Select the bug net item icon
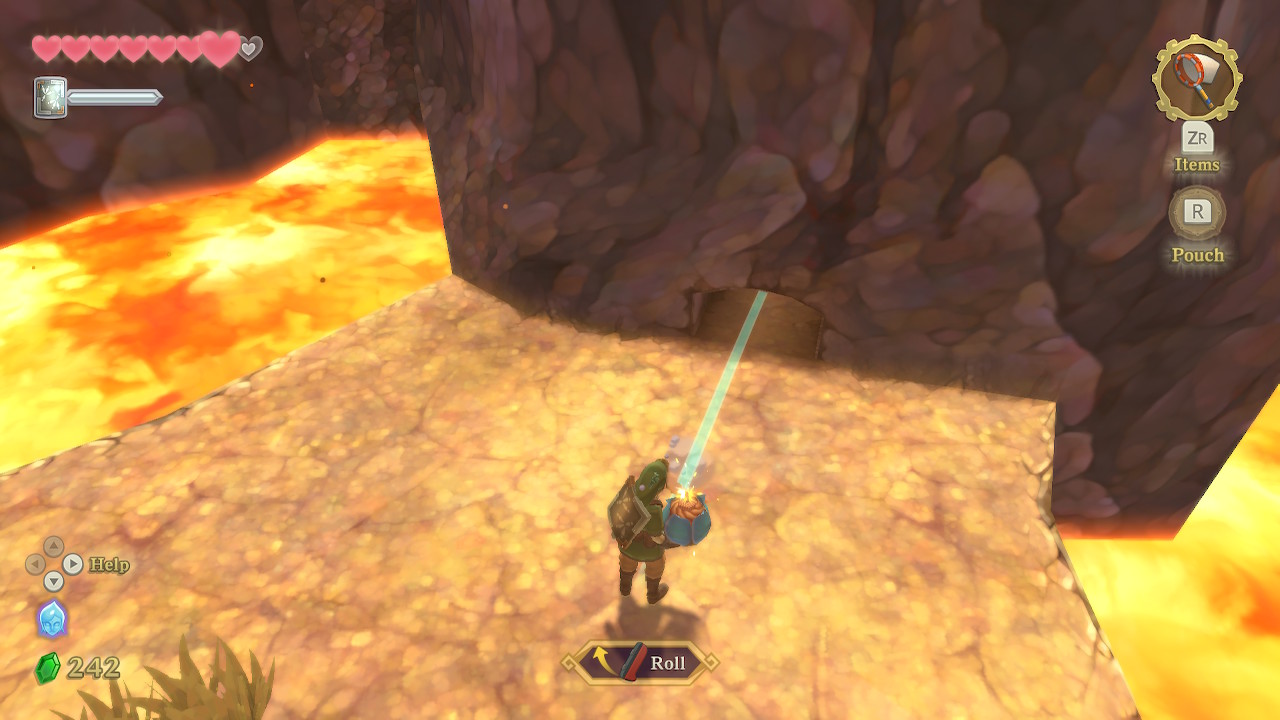The width and height of the screenshot is (1280, 720). tap(1196, 79)
